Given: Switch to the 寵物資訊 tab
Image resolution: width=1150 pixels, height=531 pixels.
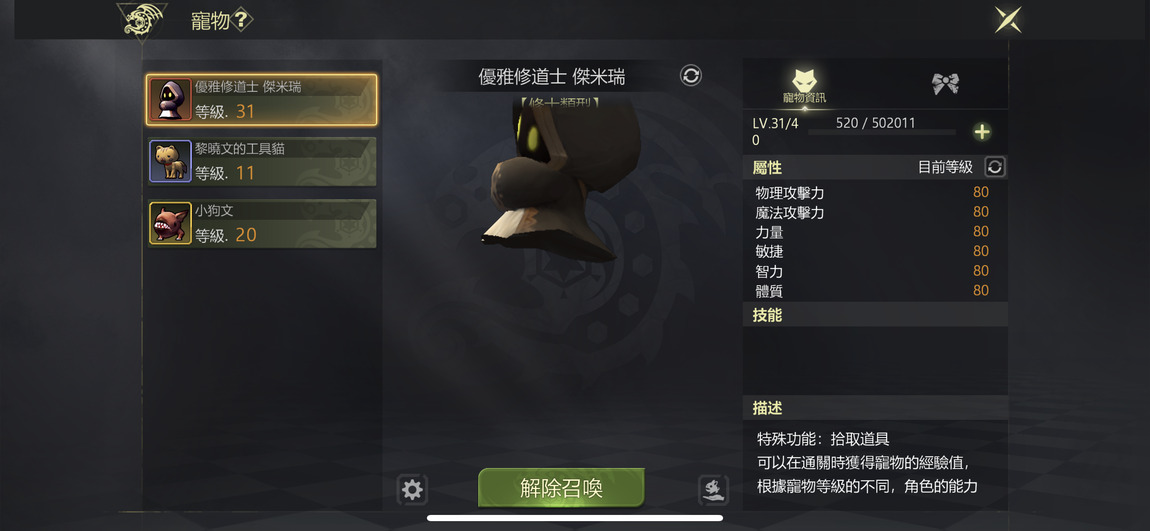Looking at the screenshot, I should point(804,86).
